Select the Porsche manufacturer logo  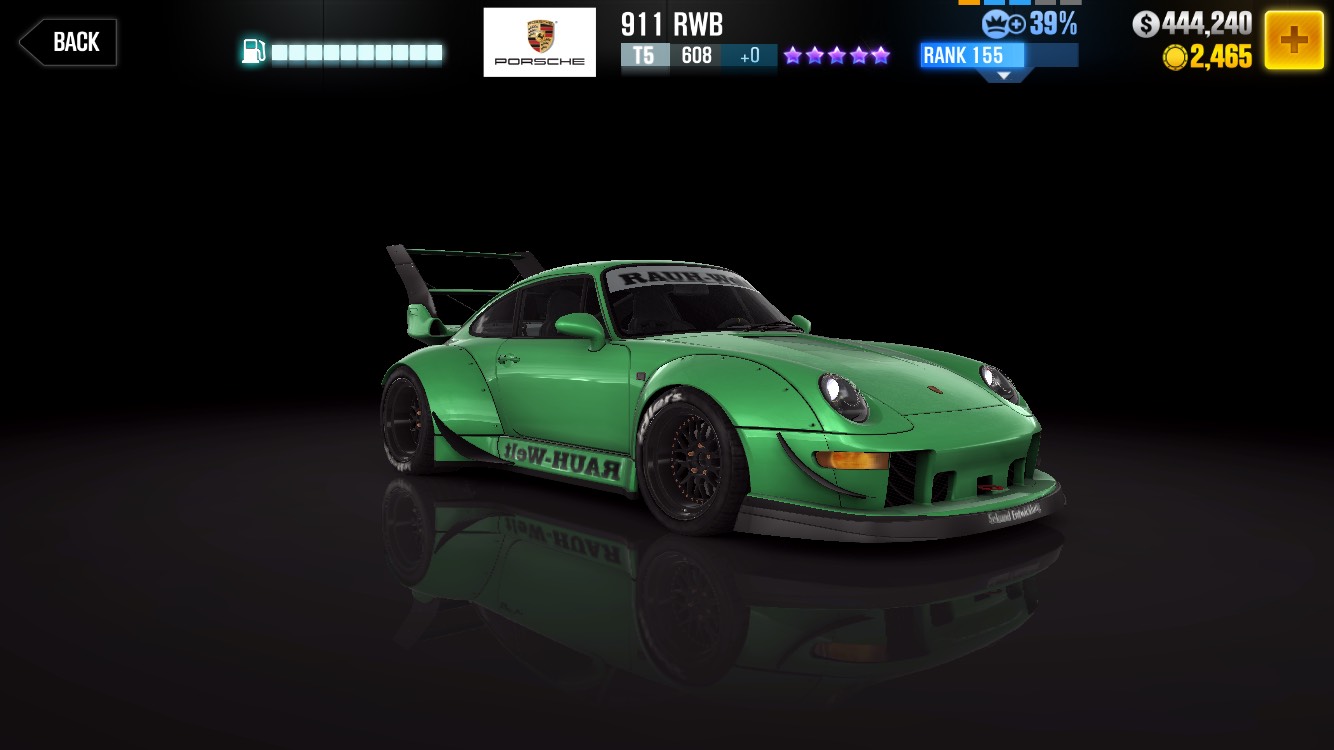click(x=539, y=42)
